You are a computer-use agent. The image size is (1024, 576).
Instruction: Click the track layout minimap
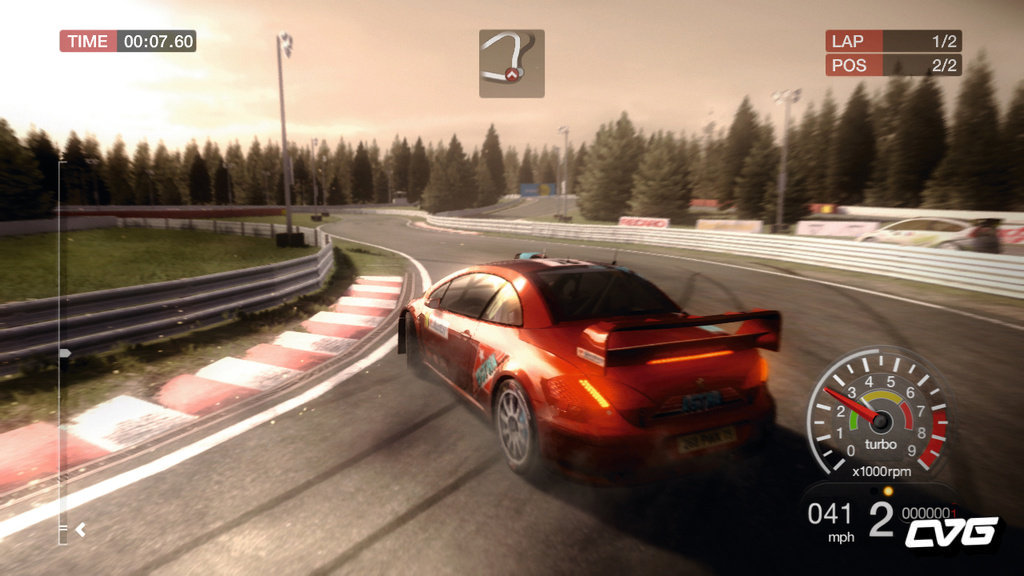tap(511, 63)
